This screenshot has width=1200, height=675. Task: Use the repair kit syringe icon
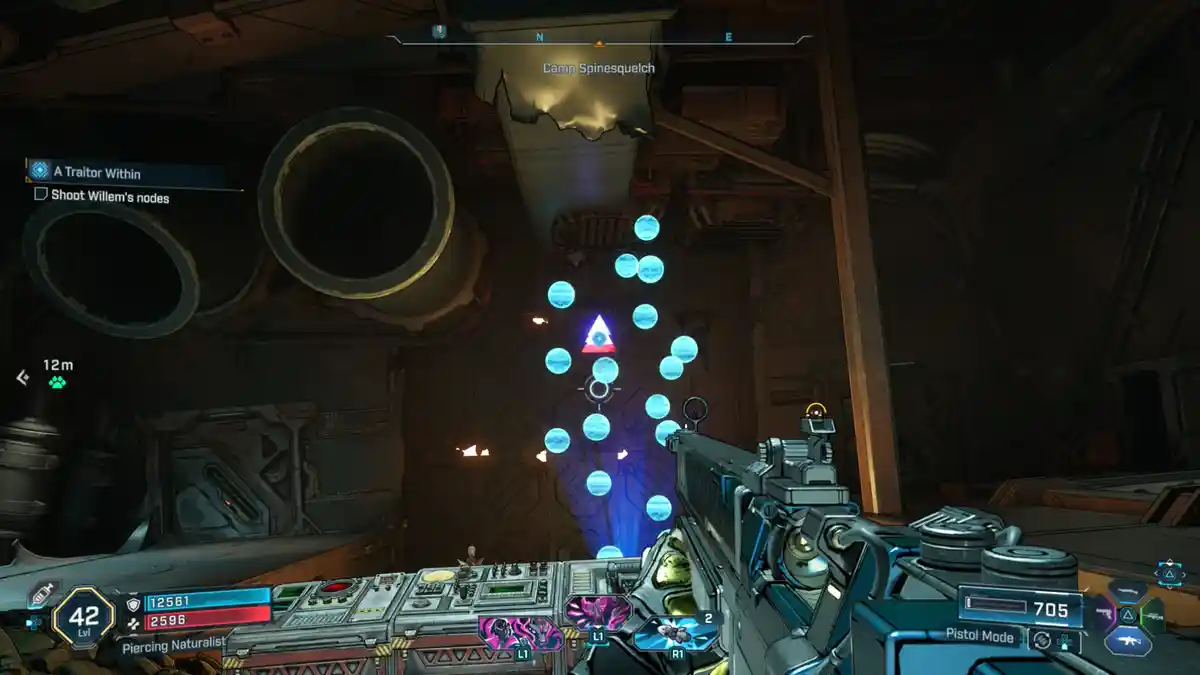click(x=42, y=593)
